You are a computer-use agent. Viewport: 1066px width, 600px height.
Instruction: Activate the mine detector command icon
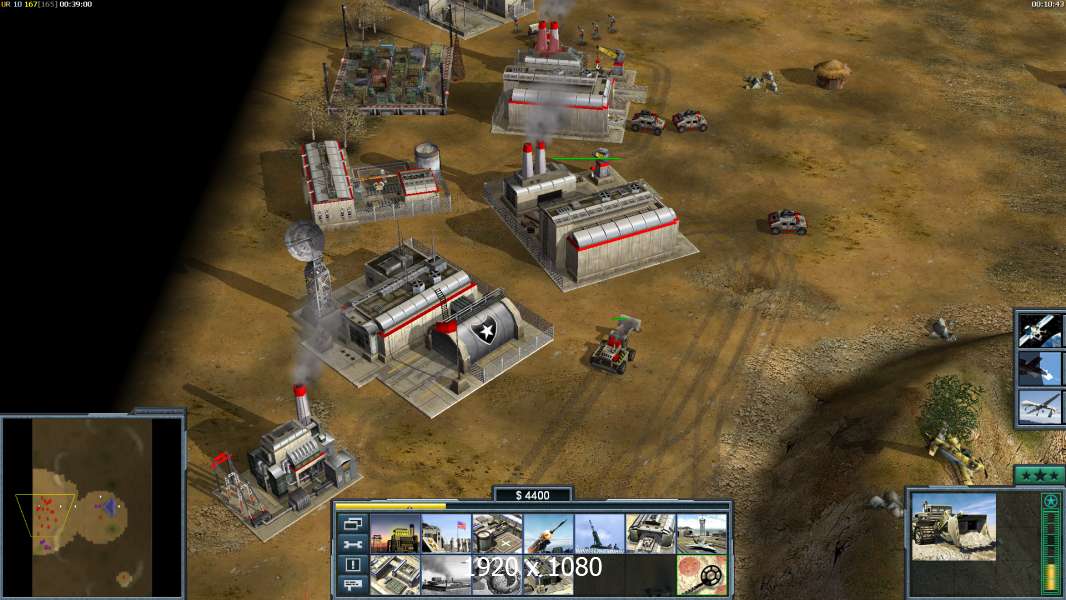702,575
